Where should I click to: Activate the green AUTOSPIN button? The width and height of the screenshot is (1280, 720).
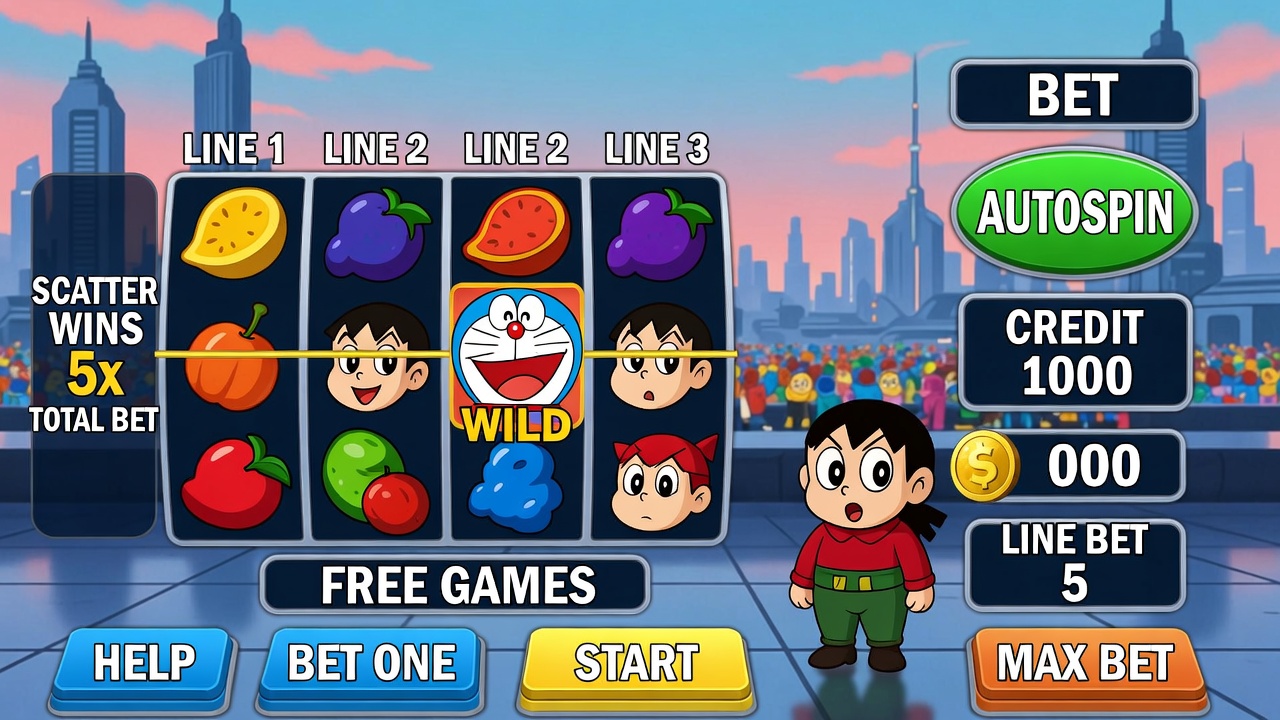point(1074,212)
